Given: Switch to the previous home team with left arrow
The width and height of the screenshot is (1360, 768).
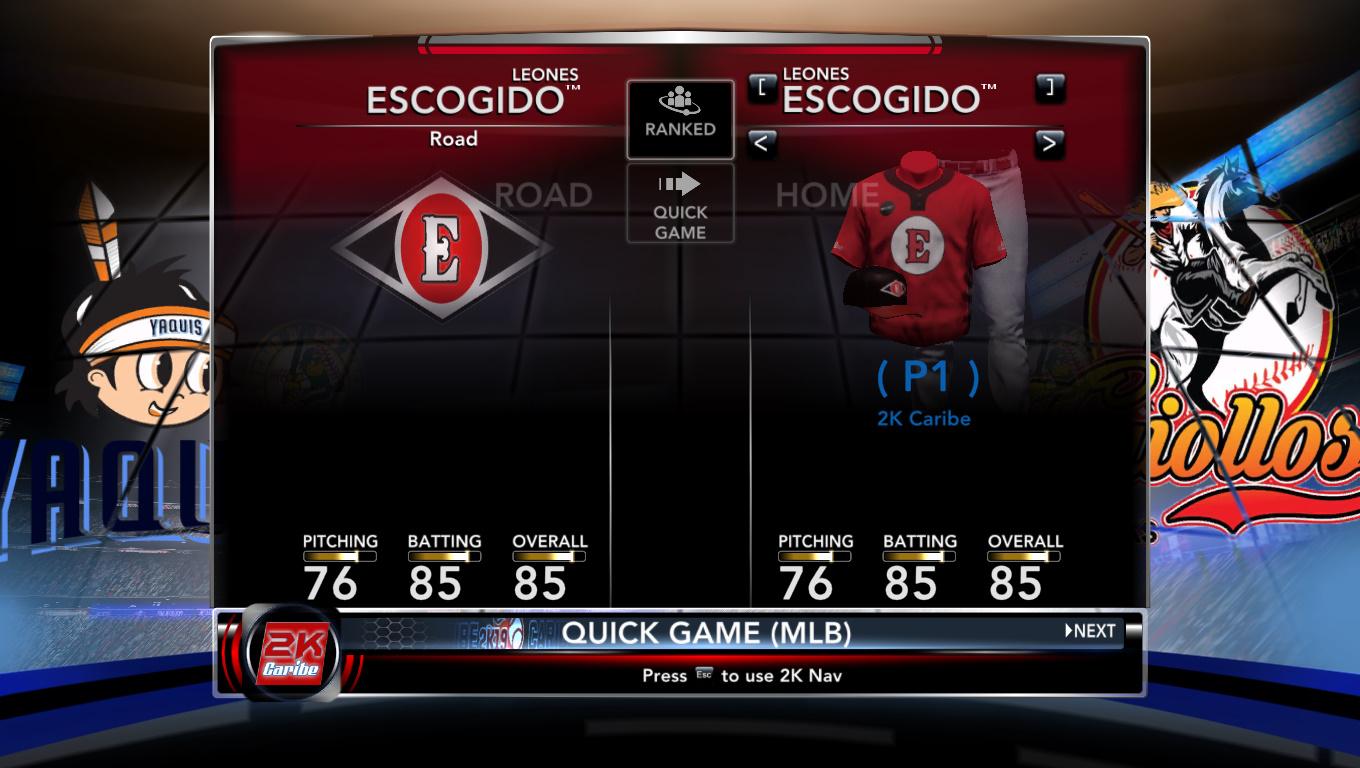Looking at the screenshot, I should coord(761,144).
